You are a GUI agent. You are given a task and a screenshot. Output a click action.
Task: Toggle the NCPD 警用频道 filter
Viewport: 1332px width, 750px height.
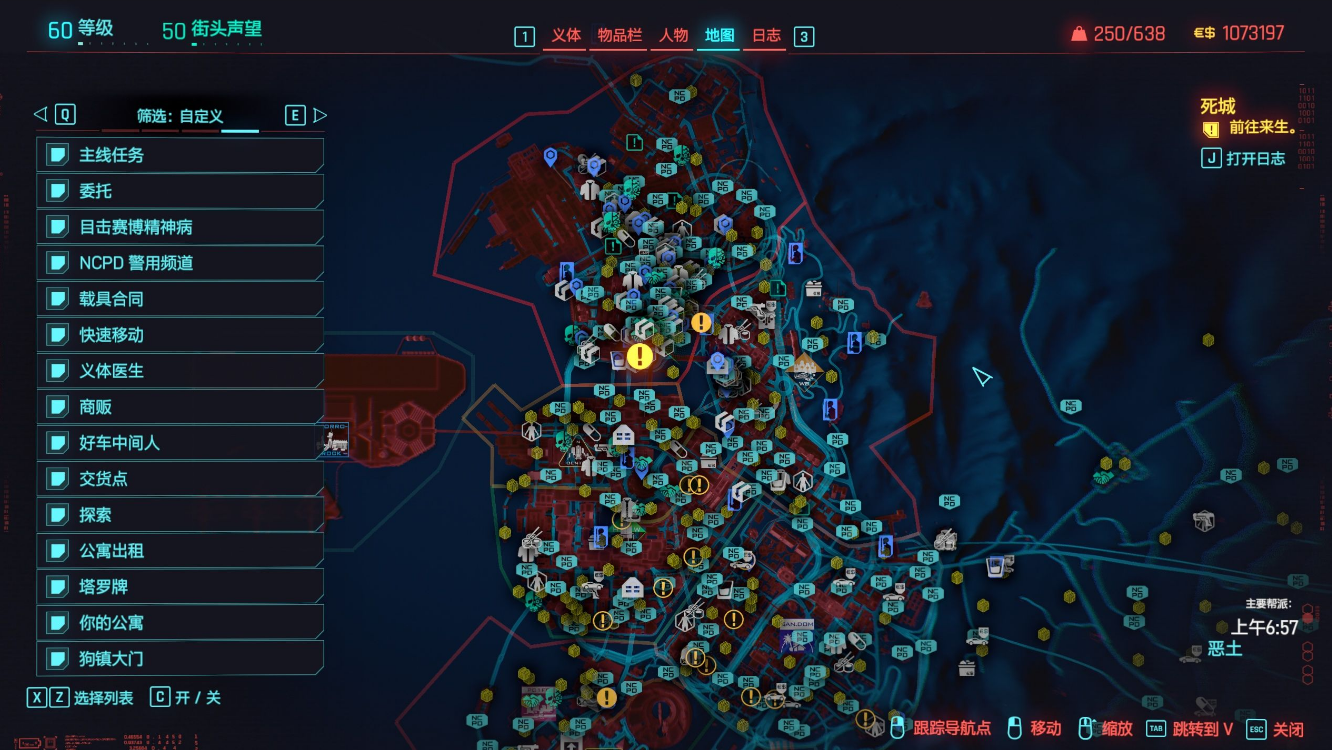[x=181, y=263]
